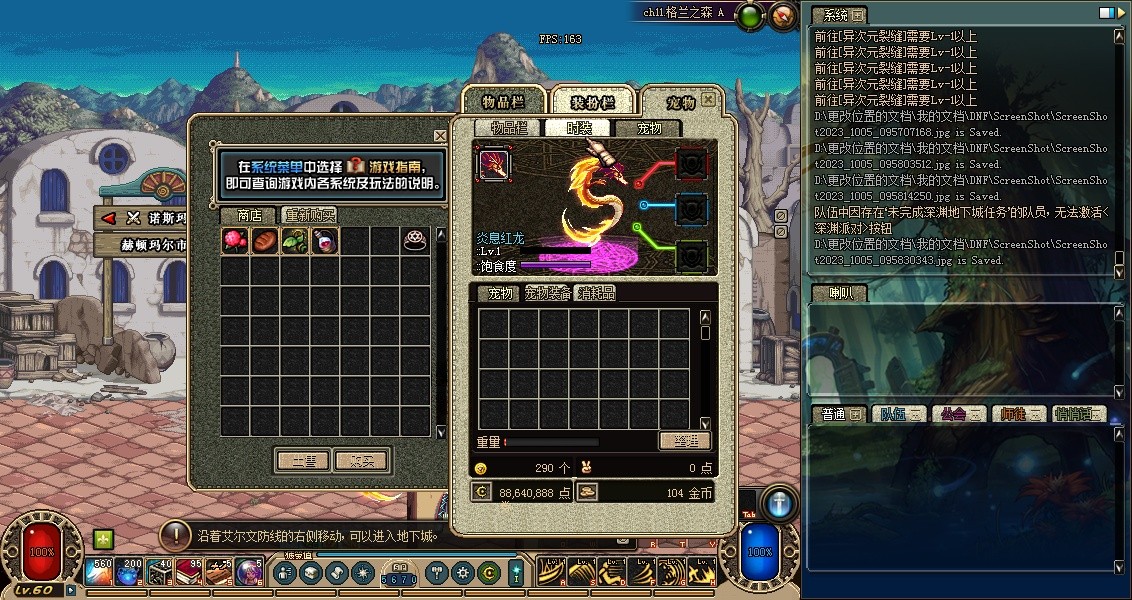This screenshot has width=1132, height=600.
Task: Open the 装扮栏 avatar top tab
Action: [x=592, y=102]
